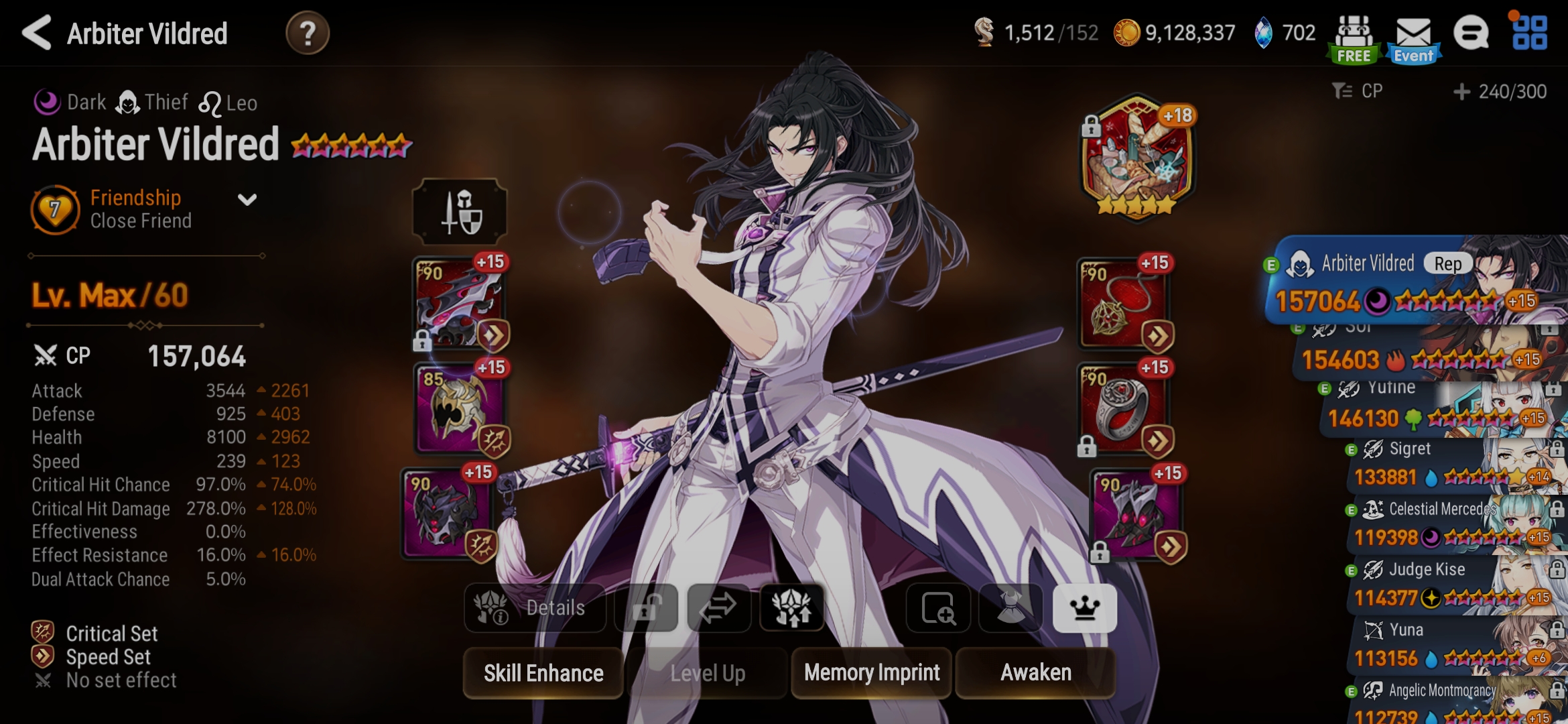Viewport: 1568px width, 724px height.
Task: Open the gear swap/exchange tool
Action: pyautogui.click(x=718, y=608)
